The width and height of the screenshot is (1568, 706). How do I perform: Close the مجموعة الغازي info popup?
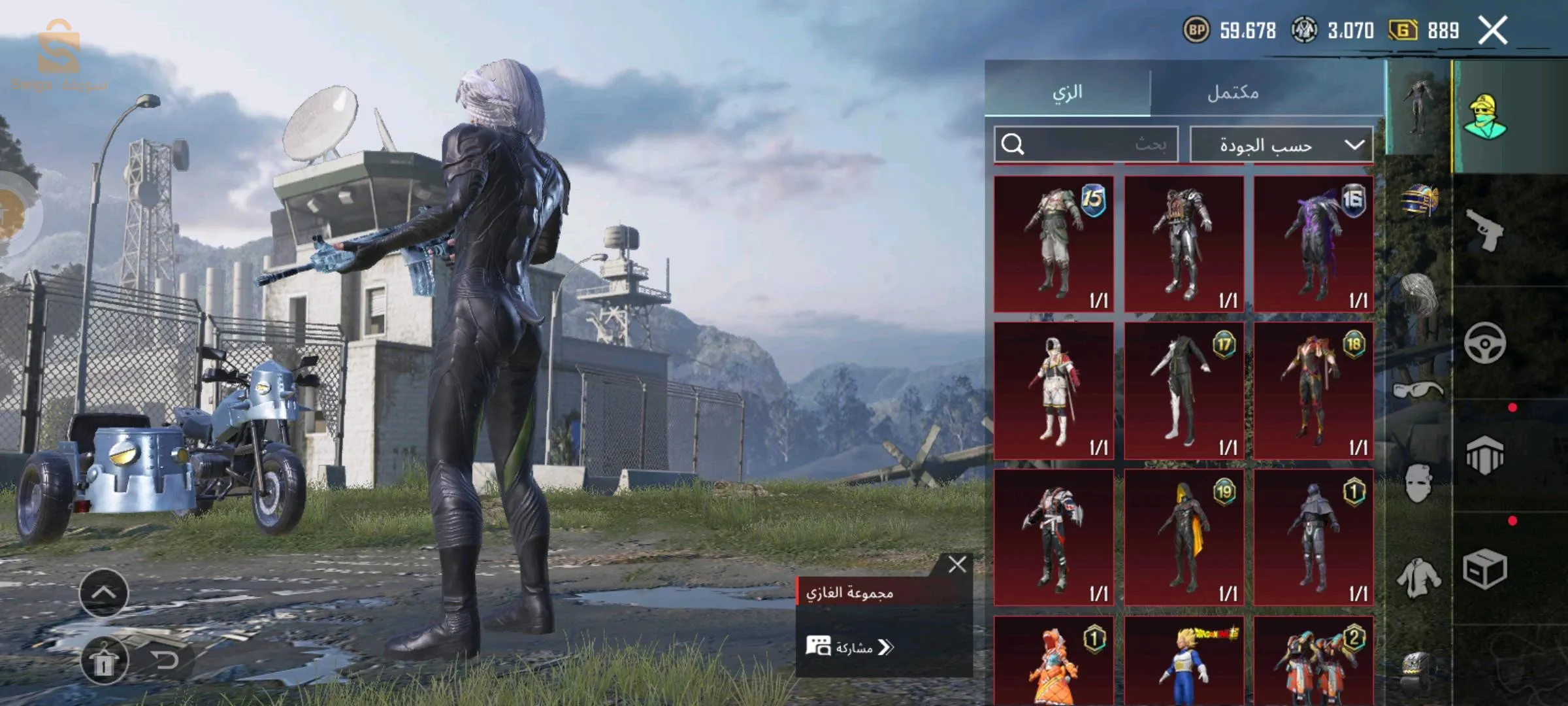click(x=957, y=564)
